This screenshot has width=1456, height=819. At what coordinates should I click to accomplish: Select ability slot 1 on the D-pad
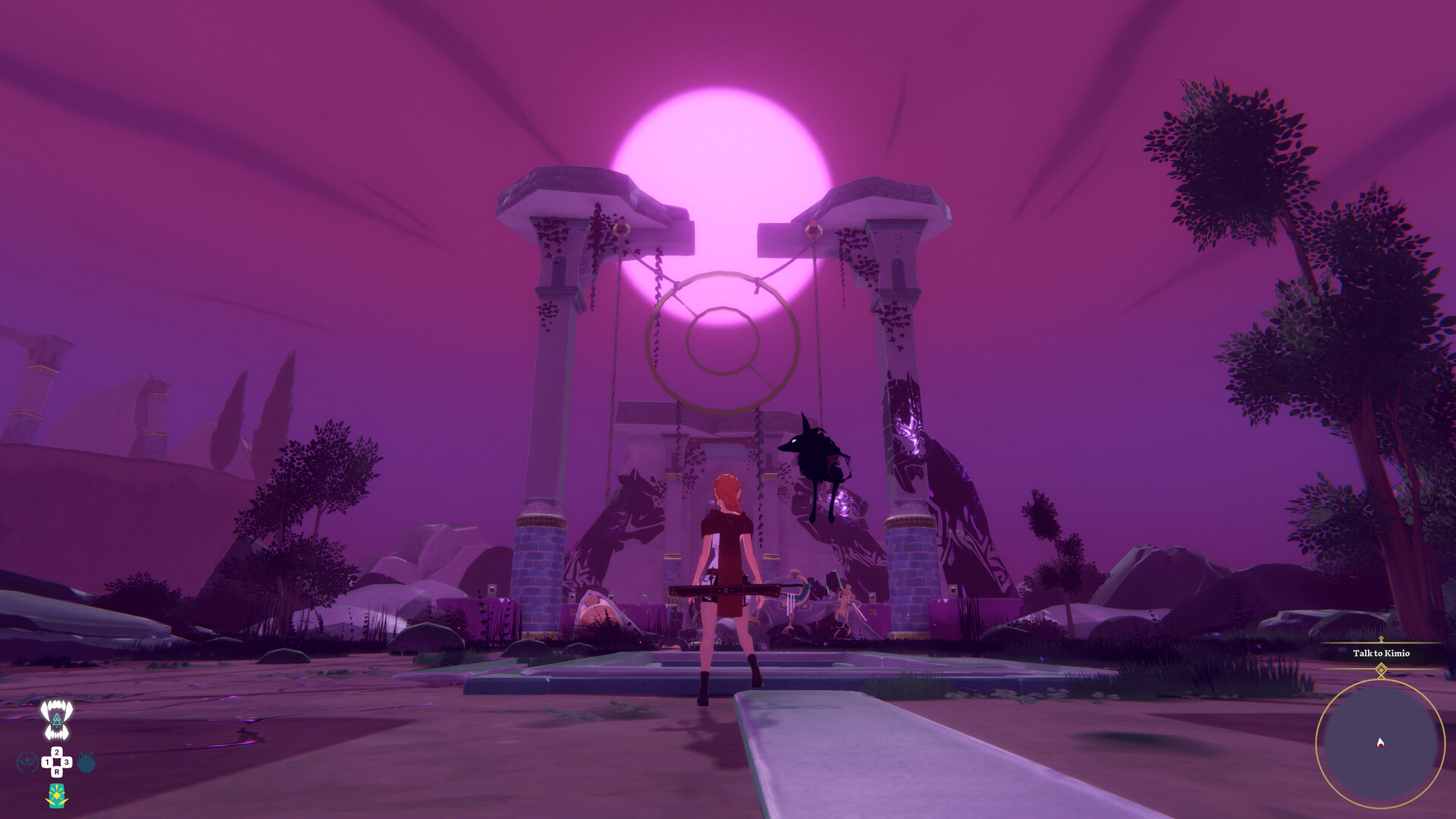tap(47, 761)
